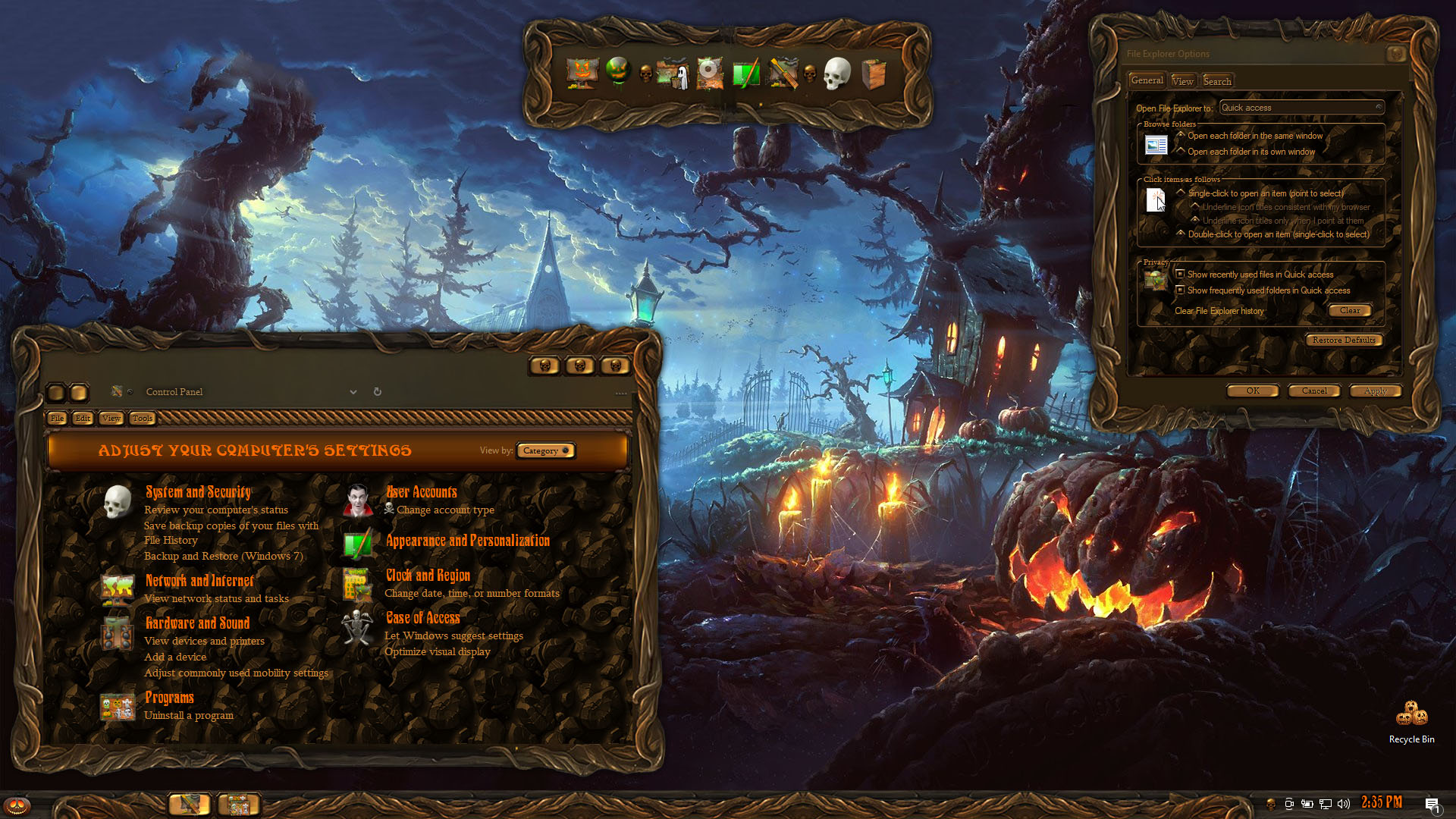Open Ease of Access settings
Screen dimensions: 1456x819
pos(423,618)
